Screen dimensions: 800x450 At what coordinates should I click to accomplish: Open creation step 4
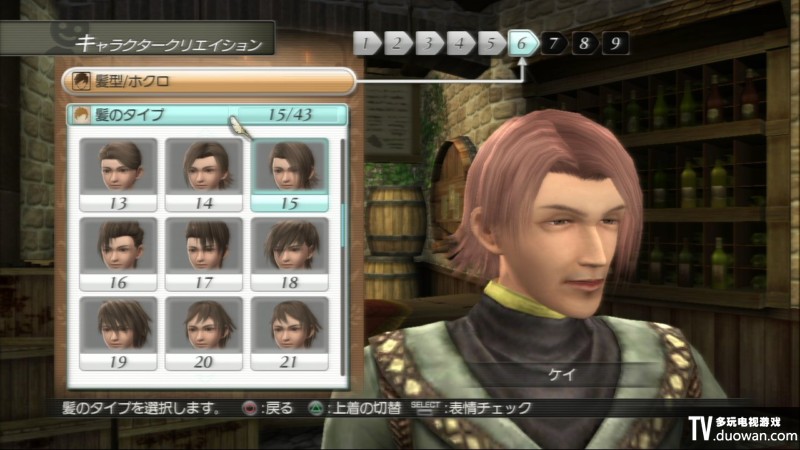(459, 43)
